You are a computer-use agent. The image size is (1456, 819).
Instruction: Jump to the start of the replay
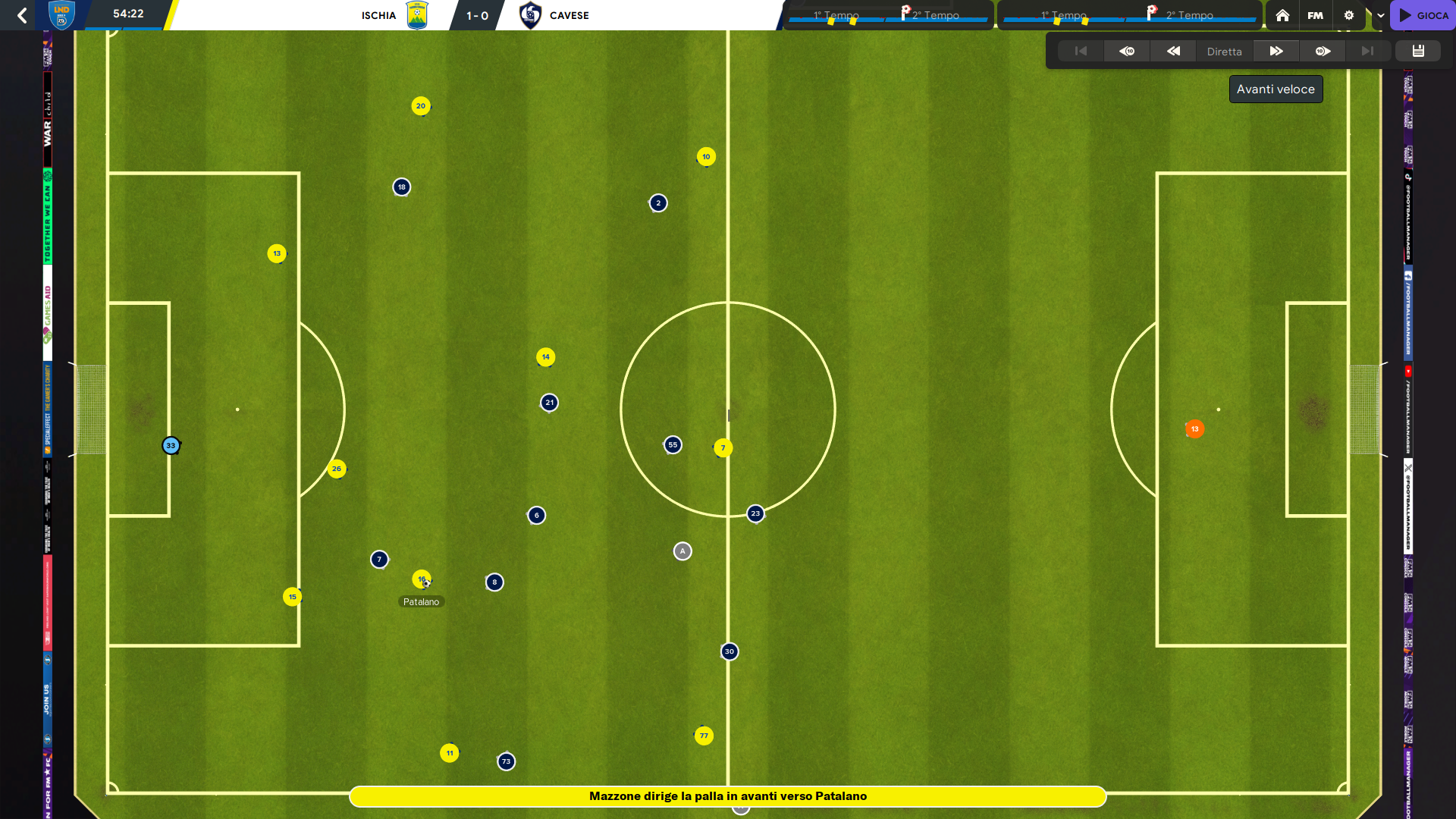tap(1081, 51)
